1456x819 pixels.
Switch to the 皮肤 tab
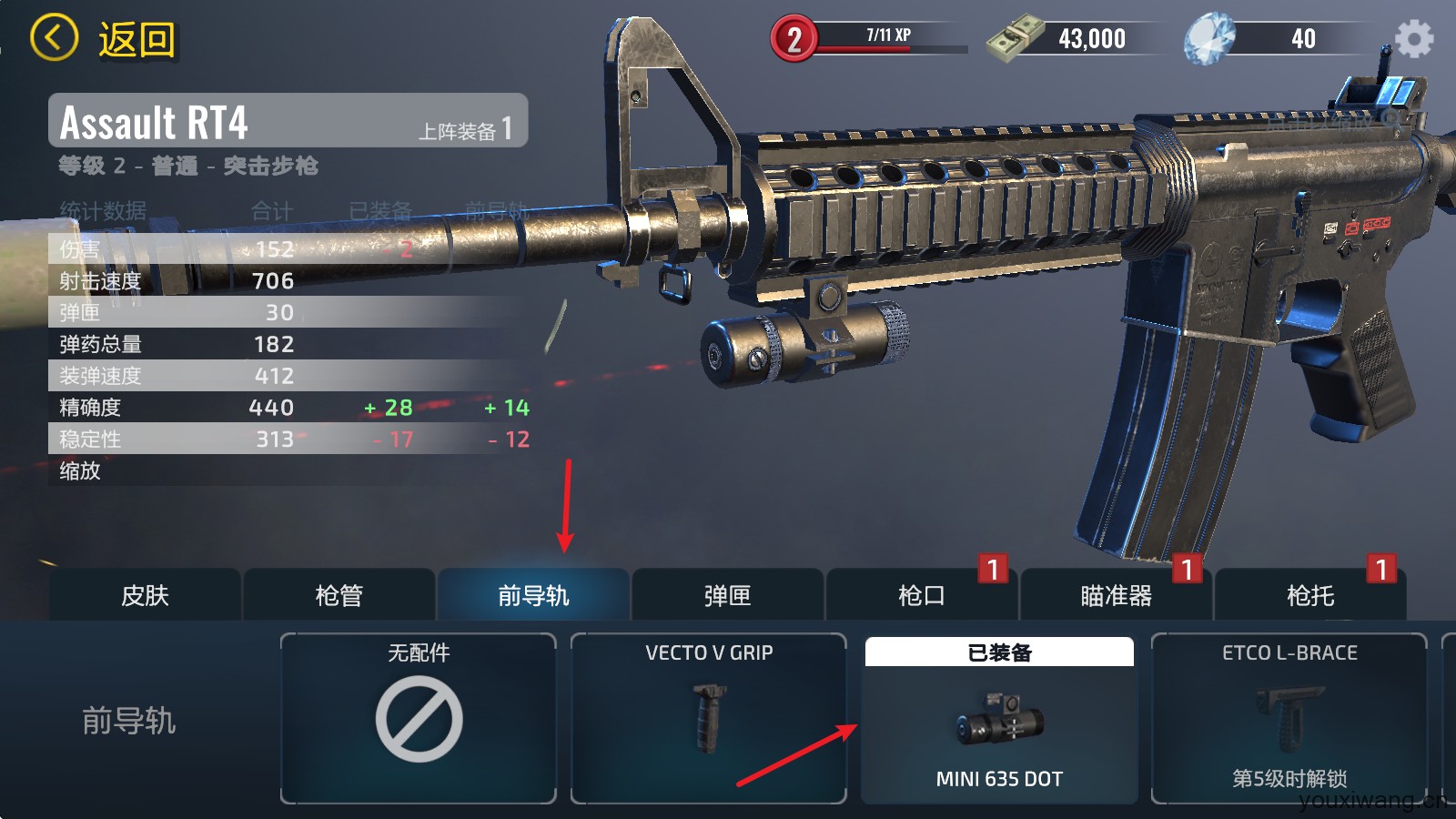click(x=144, y=595)
